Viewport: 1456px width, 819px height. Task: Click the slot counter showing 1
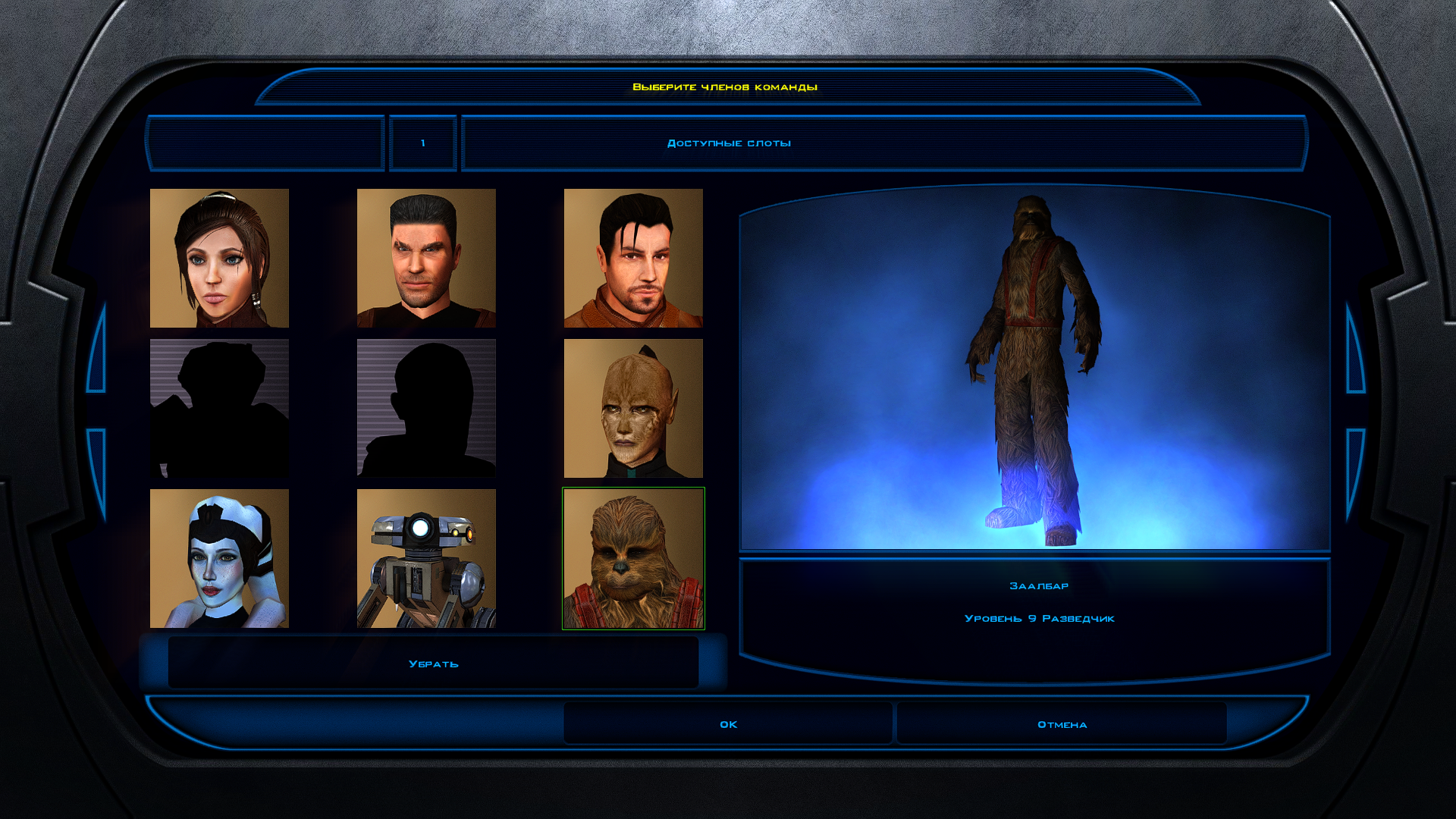click(x=422, y=142)
